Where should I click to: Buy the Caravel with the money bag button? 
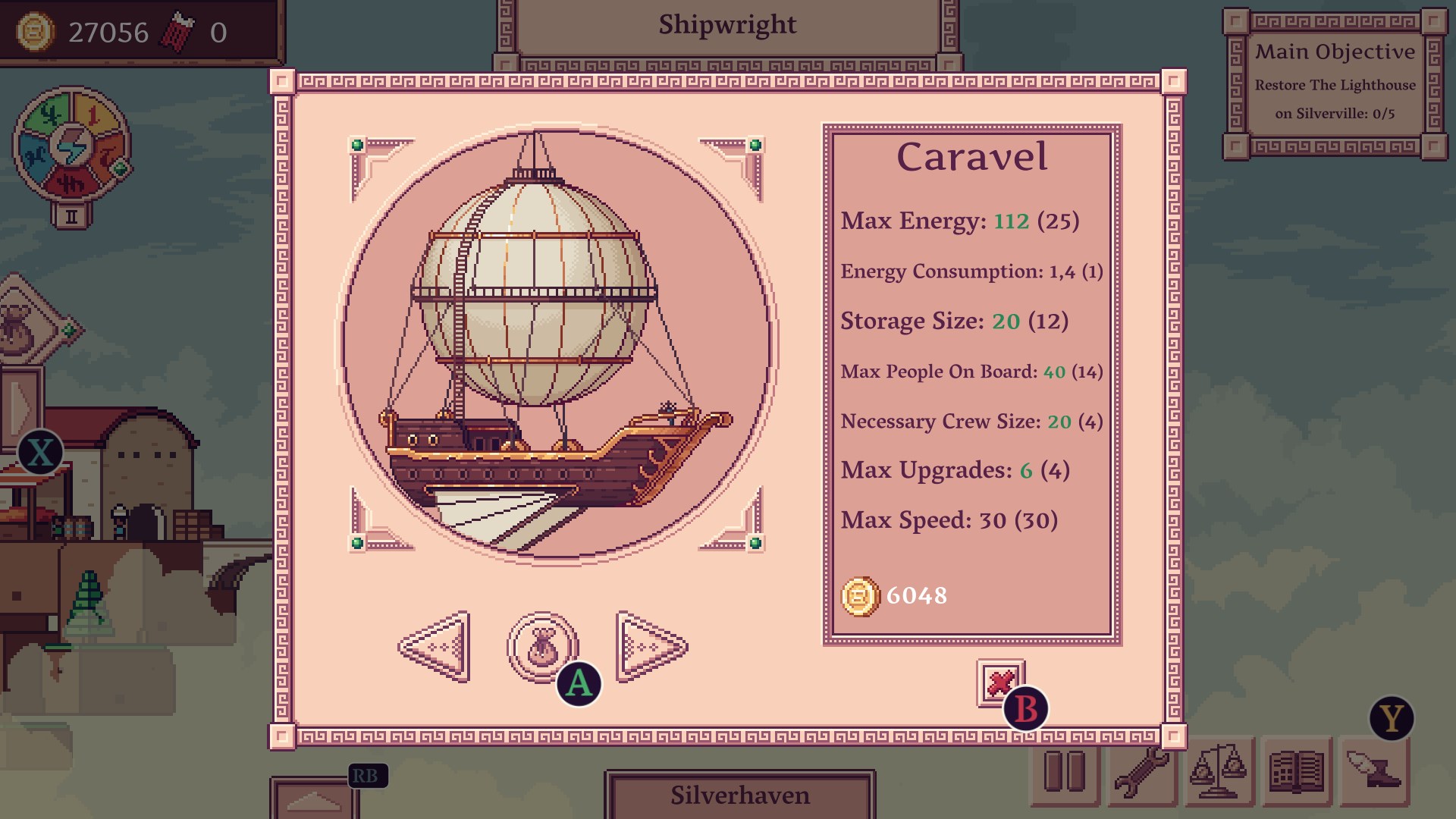coord(542,647)
